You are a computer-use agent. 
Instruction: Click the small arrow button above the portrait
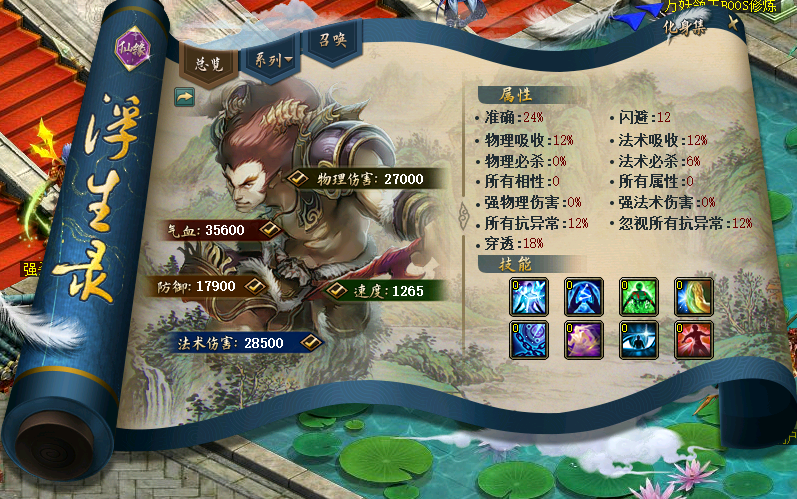[x=183, y=96]
